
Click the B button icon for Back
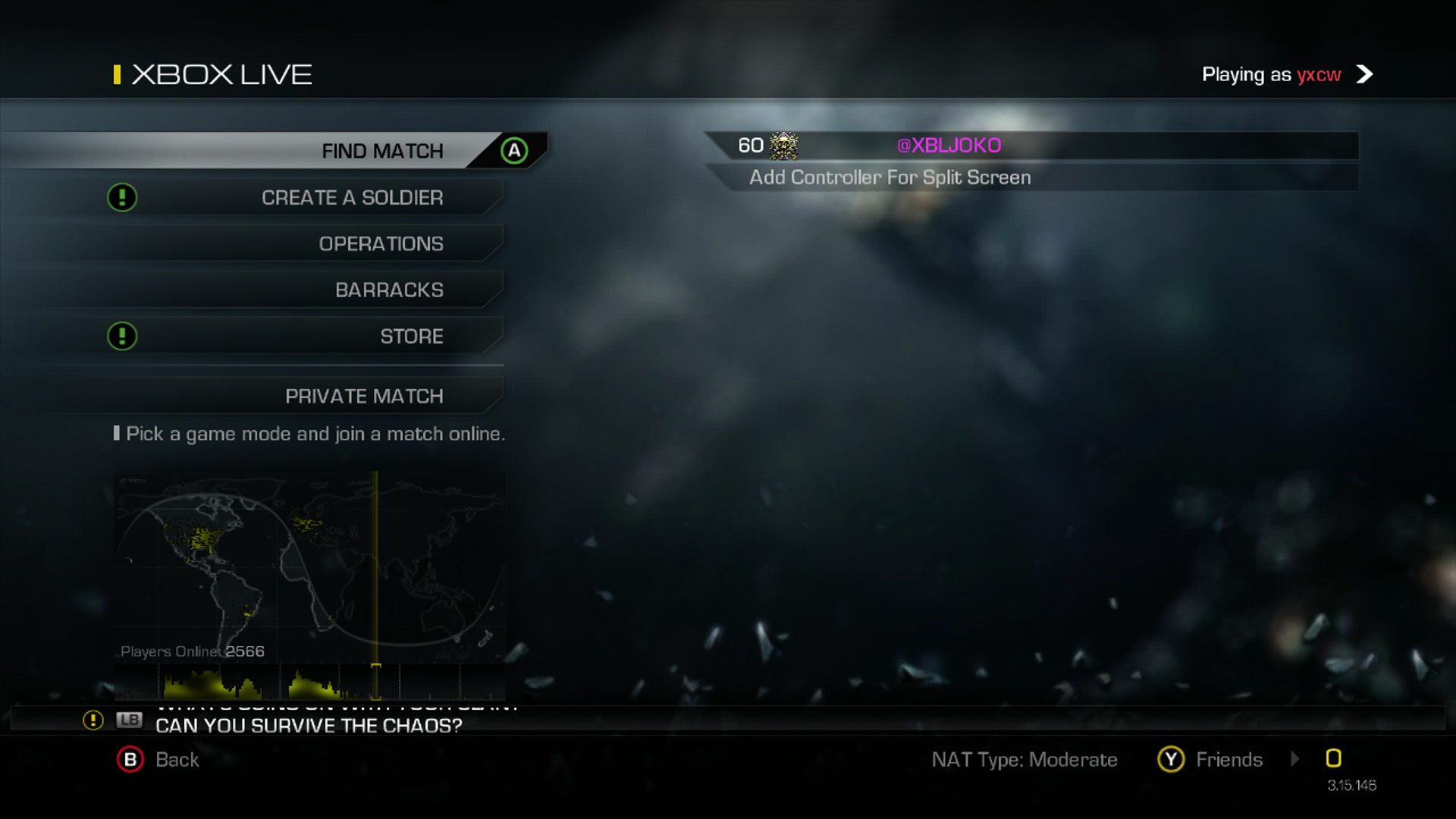coord(132,760)
